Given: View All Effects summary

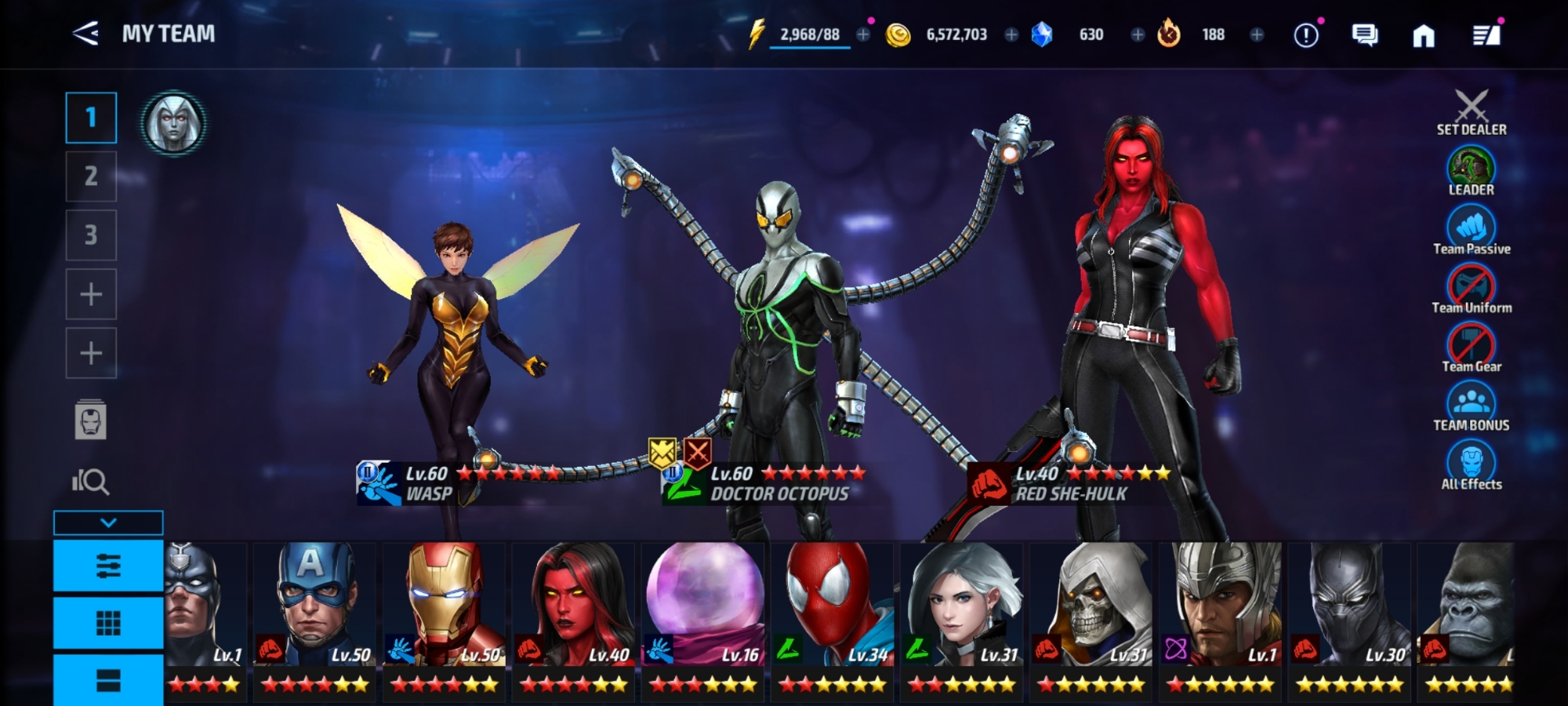Looking at the screenshot, I should point(1471,465).
